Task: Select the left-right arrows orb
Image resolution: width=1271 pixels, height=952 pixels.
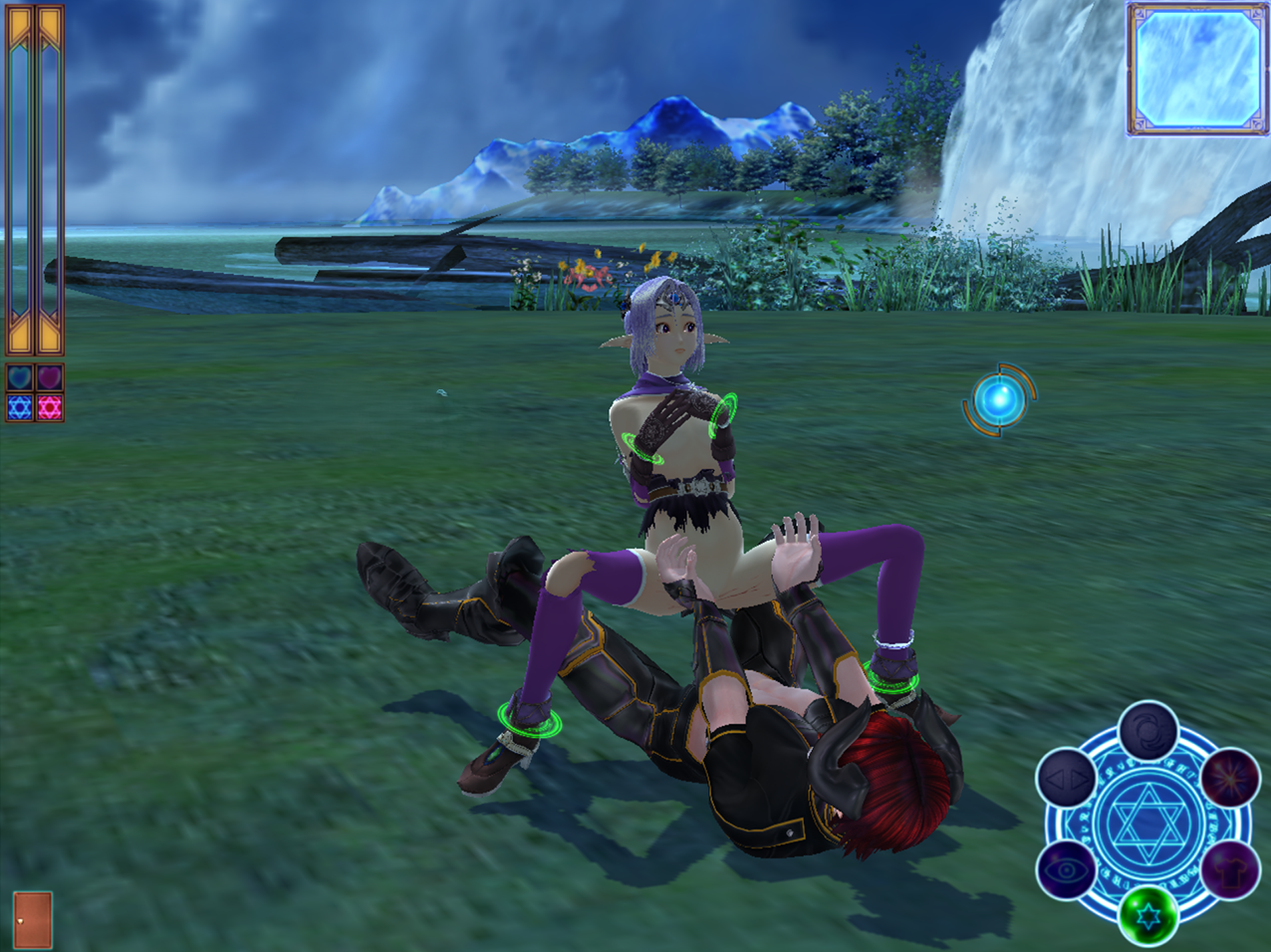Action: tap(1066, 779)
